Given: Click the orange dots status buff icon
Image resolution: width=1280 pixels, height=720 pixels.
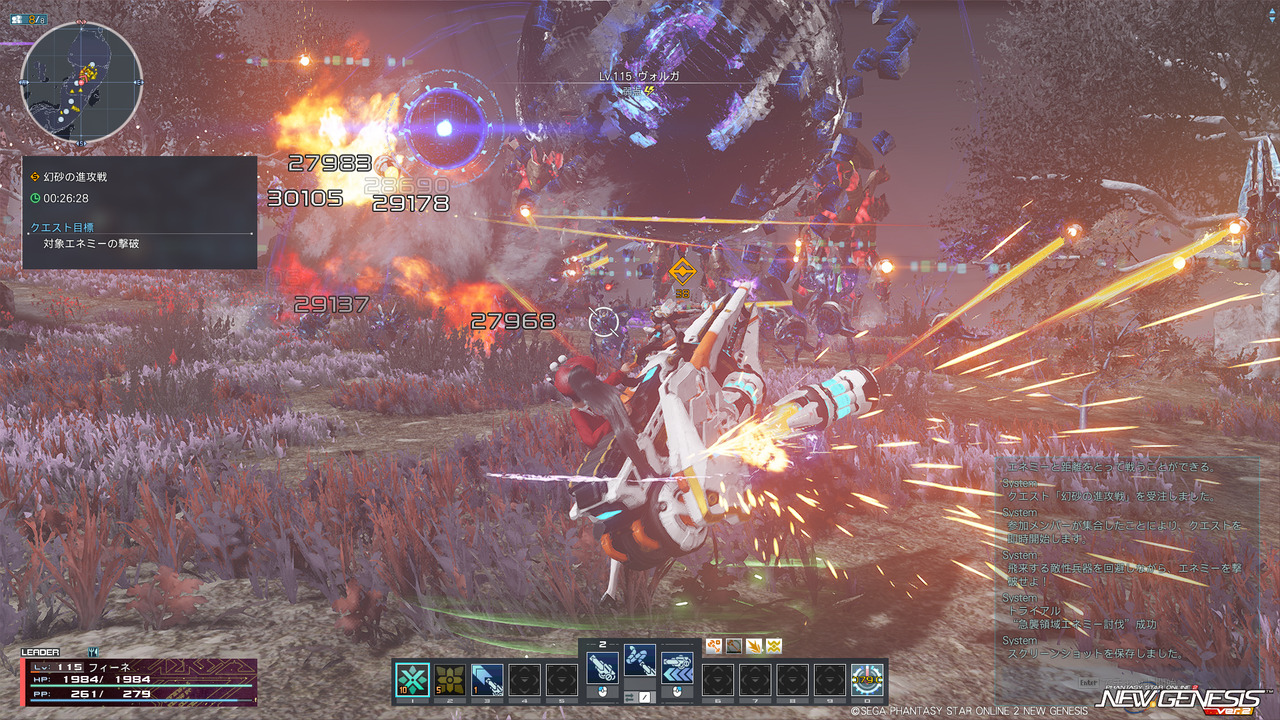Looking at the screenshot, I should [x=714, y=646].
